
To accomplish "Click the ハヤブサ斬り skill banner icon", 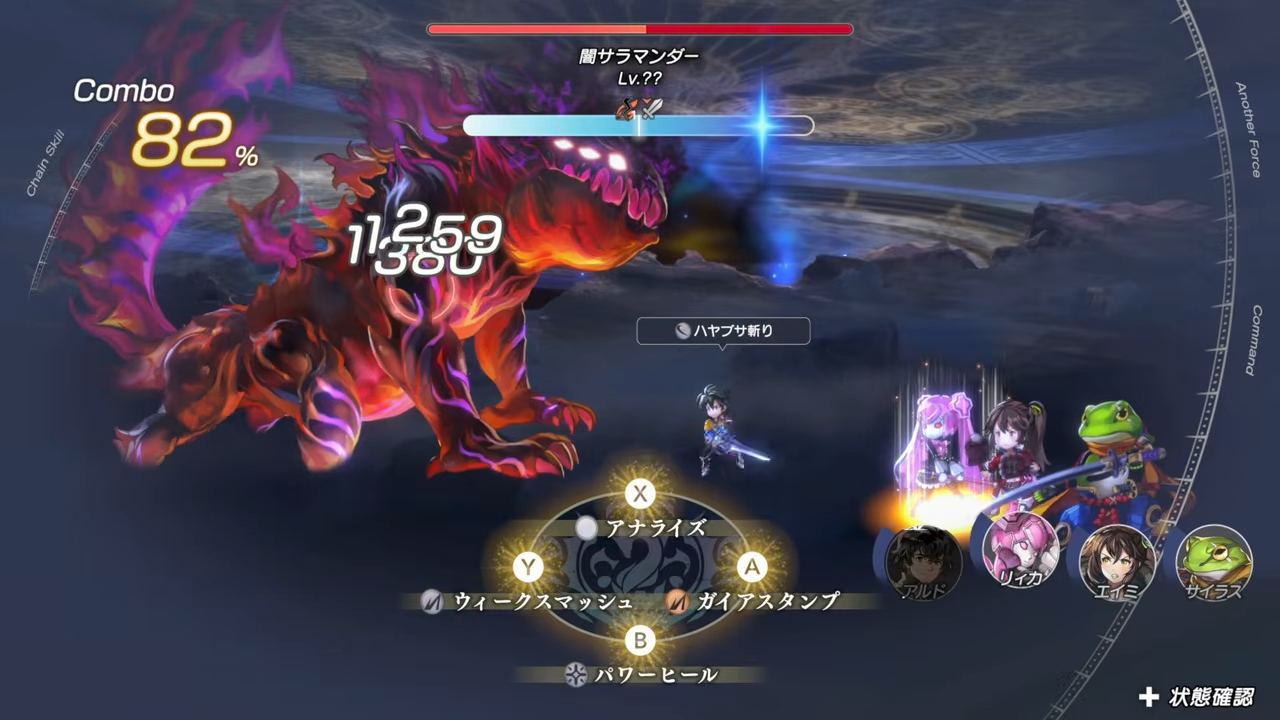I will pyautogui.click(x=683, y=331).
